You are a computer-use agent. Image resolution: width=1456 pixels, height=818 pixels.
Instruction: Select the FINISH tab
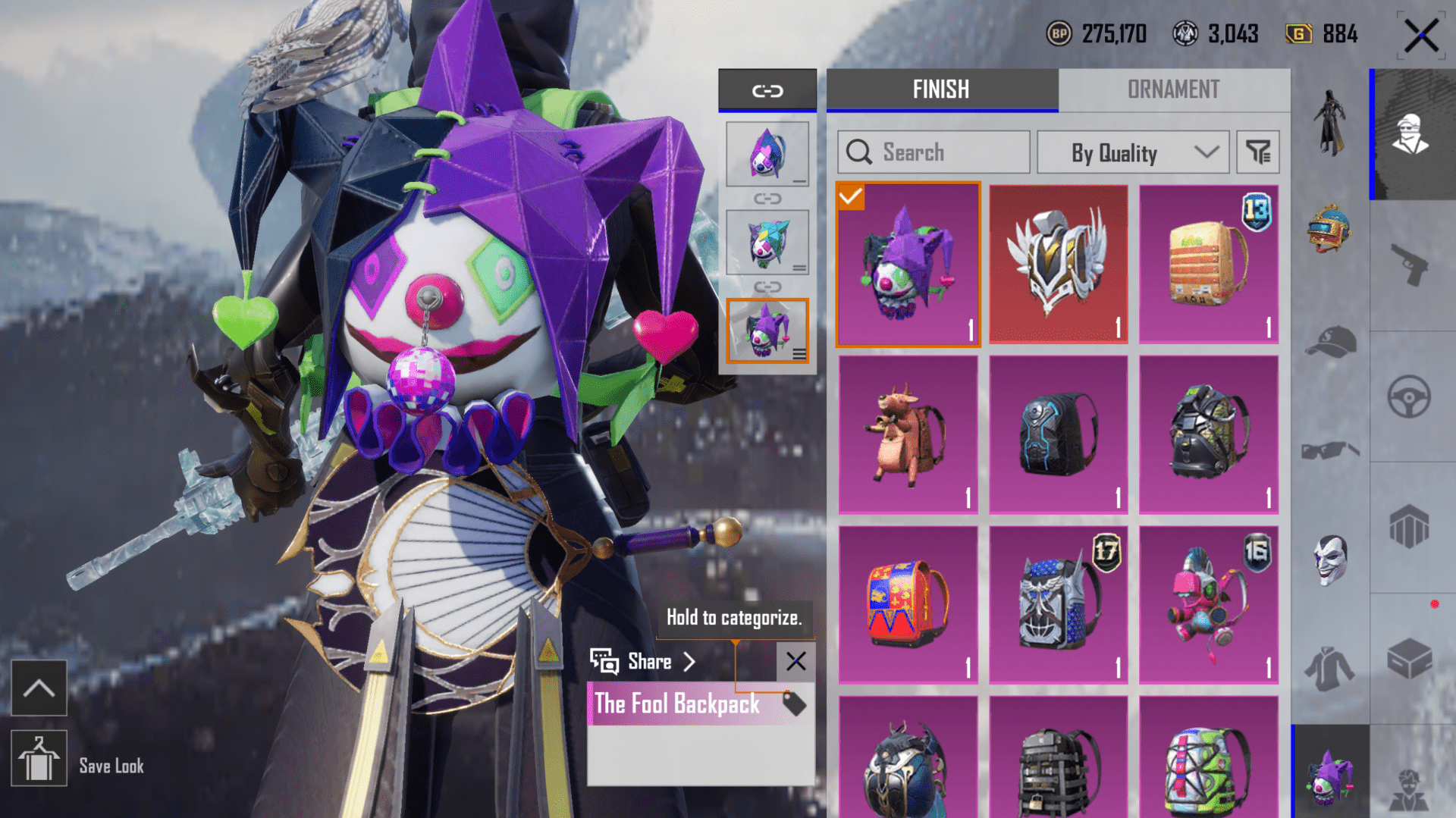(x=941, y=89)
